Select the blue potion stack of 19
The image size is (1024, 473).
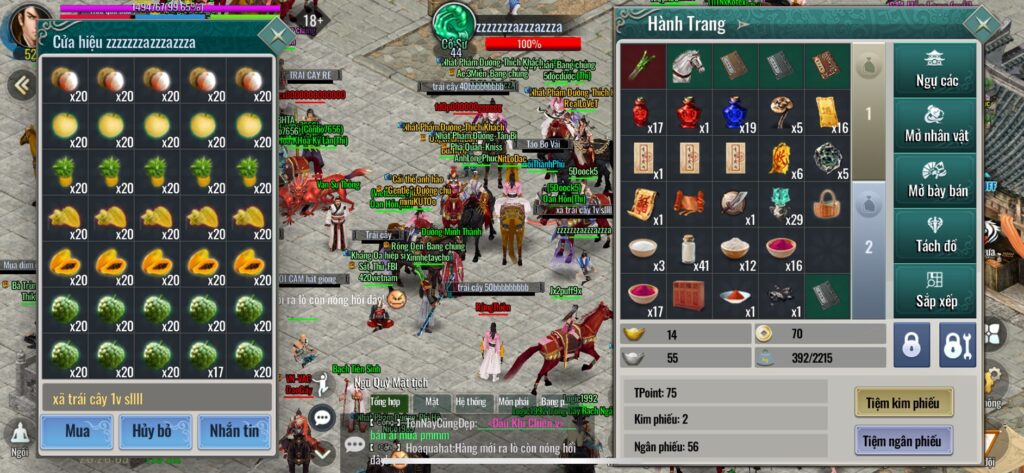[735, 112]
